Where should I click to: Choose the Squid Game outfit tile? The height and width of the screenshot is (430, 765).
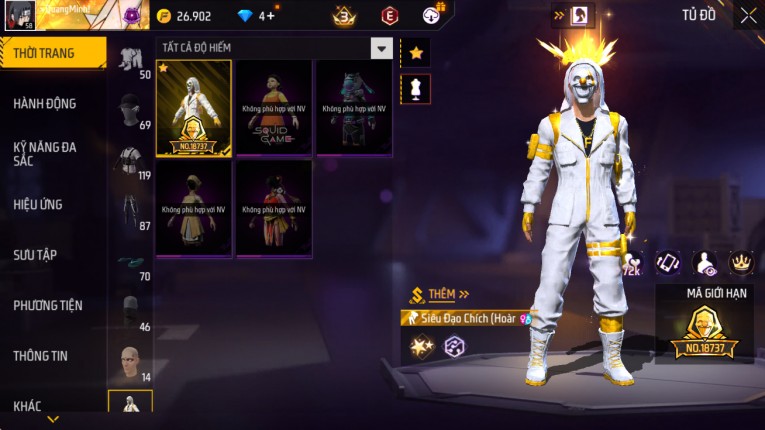tap(273, 107)
